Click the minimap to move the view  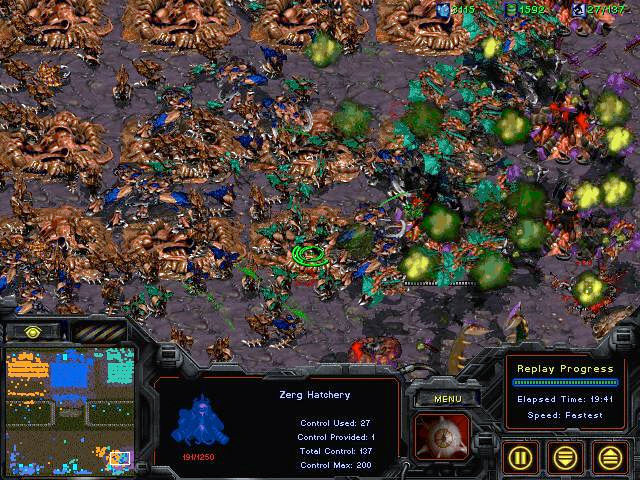point(68,410)
